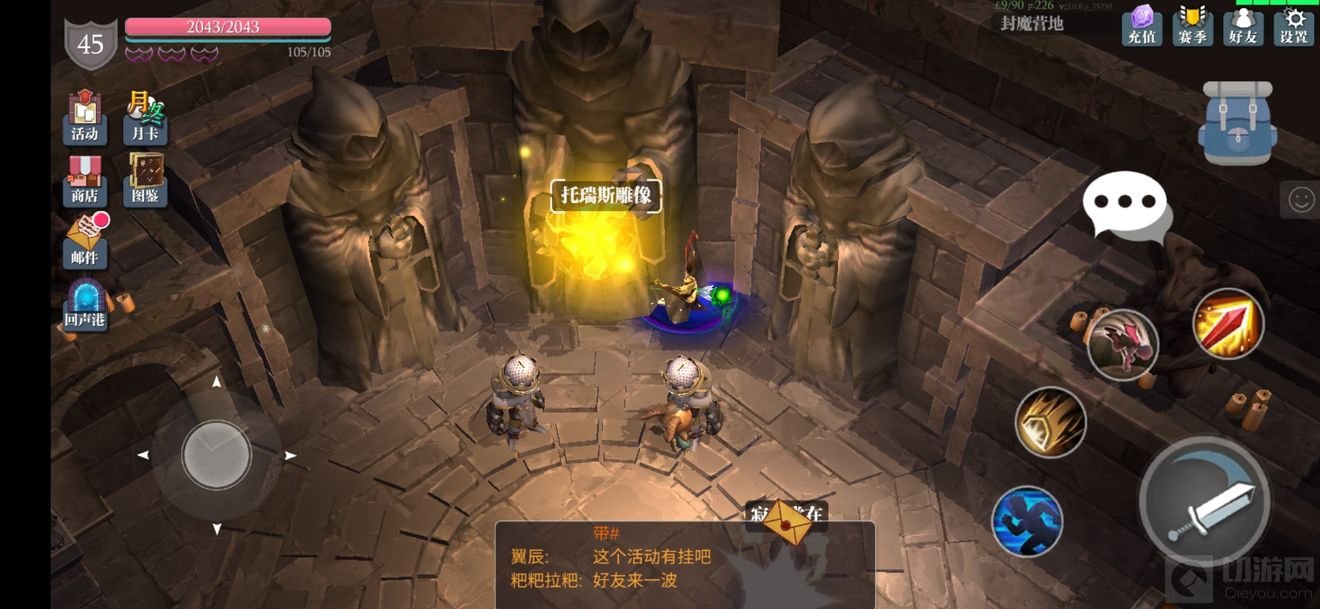Activate the winged creature skill icon
The width and height of the screenshot is (1320, 609).
coord(1123,345)
